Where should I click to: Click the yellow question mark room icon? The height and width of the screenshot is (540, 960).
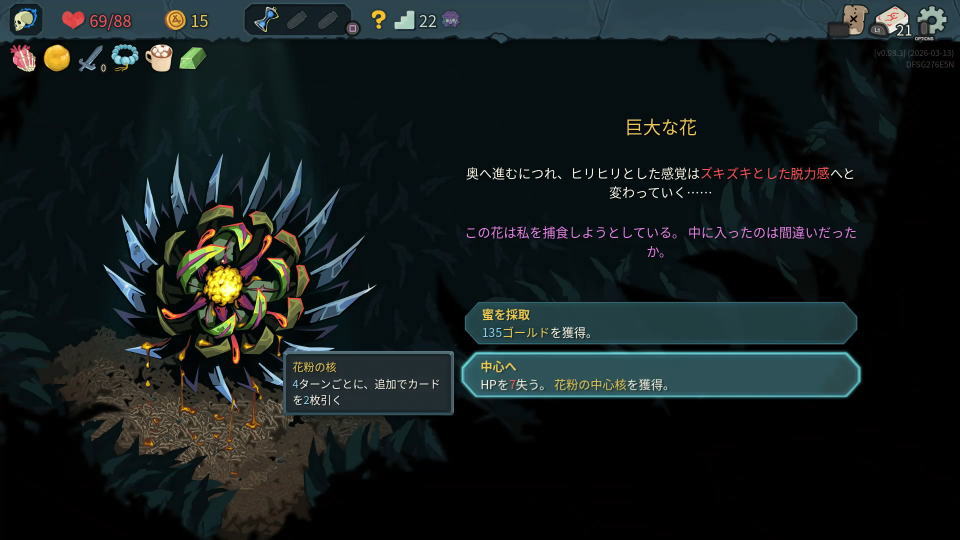click(378, 20)
